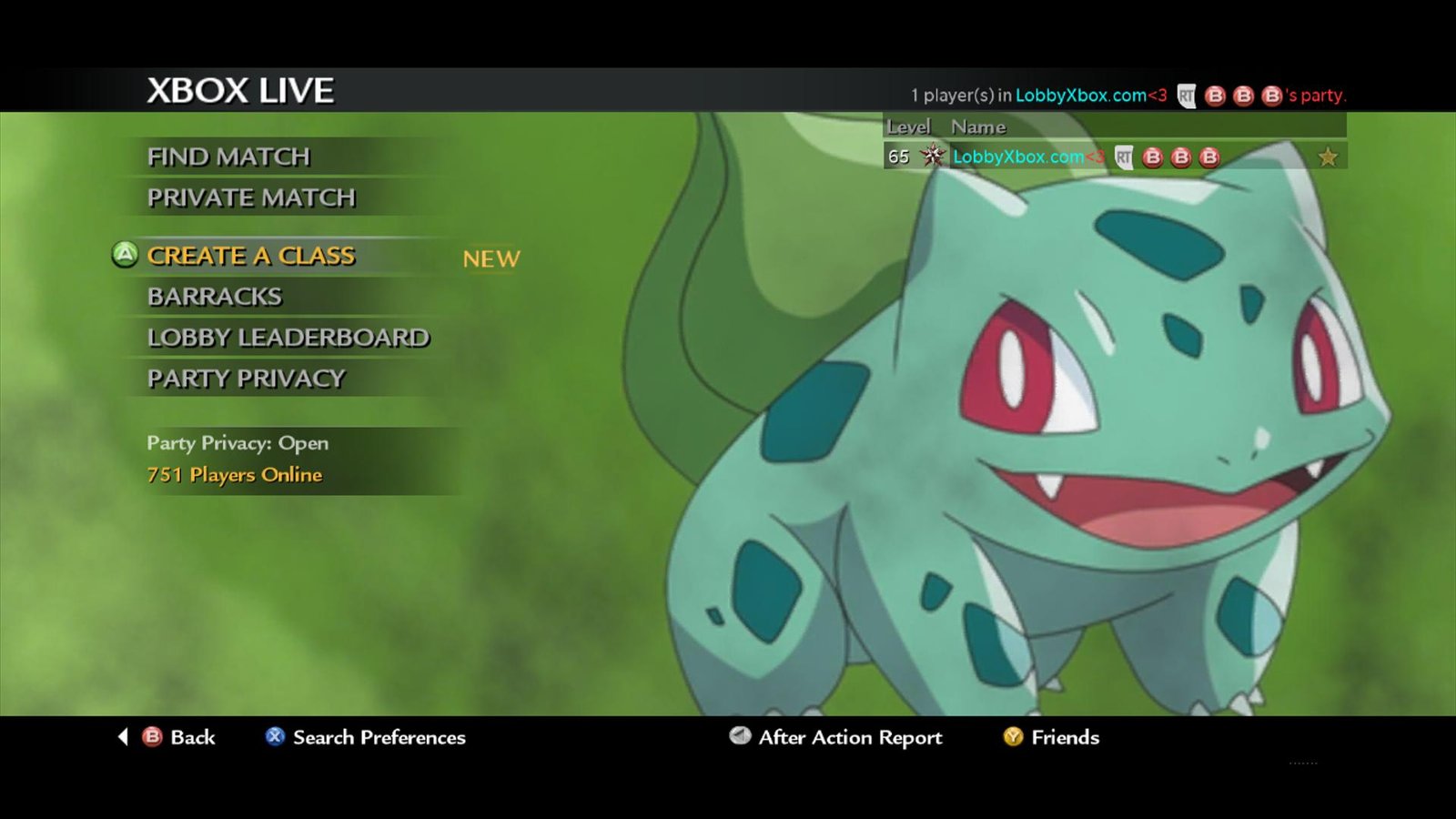Open Party Privacy settings
Screen dimensions: 1456x819
click(x=246, y=379)
